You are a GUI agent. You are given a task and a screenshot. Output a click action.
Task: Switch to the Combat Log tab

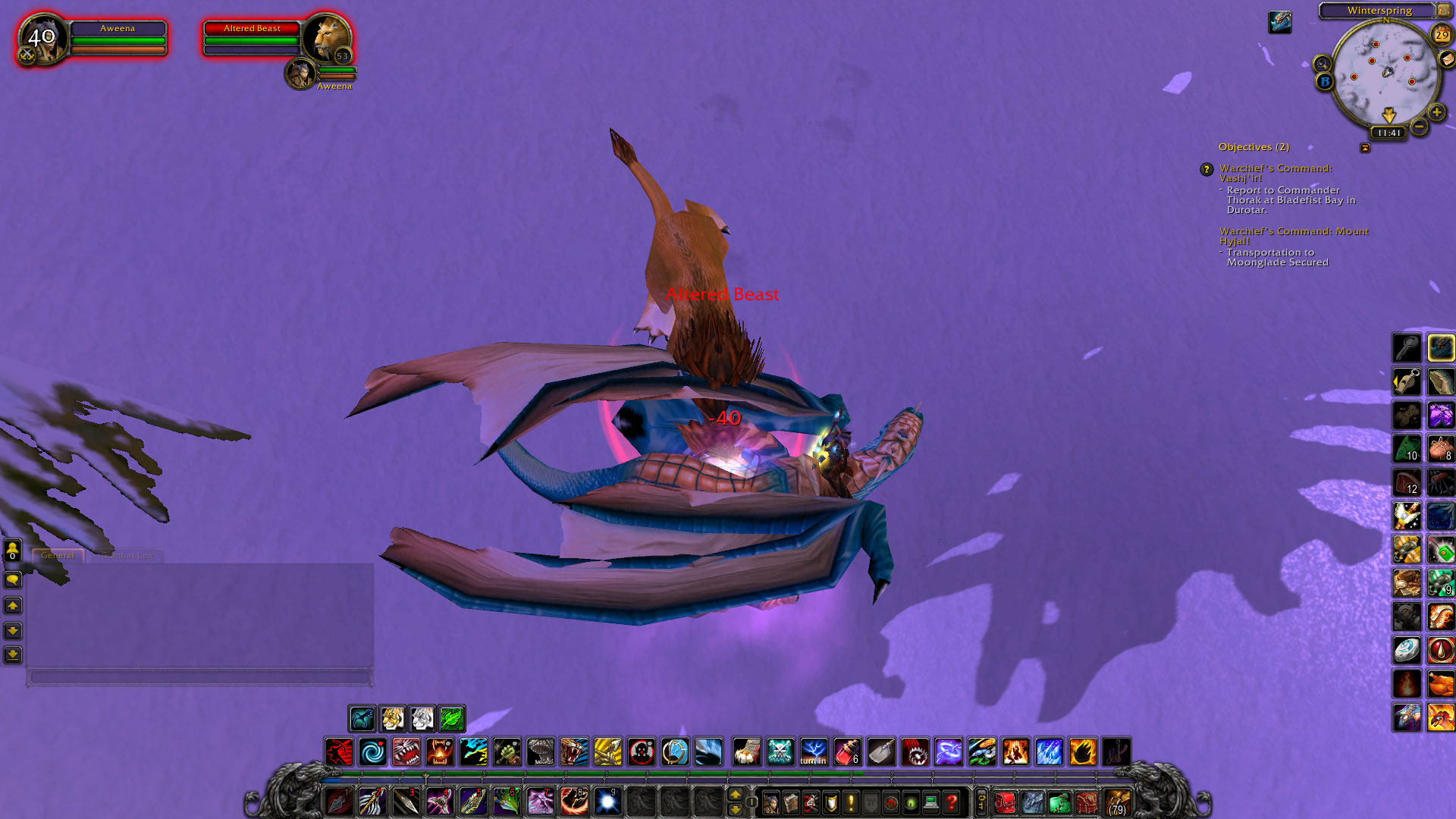coord(127,554)
